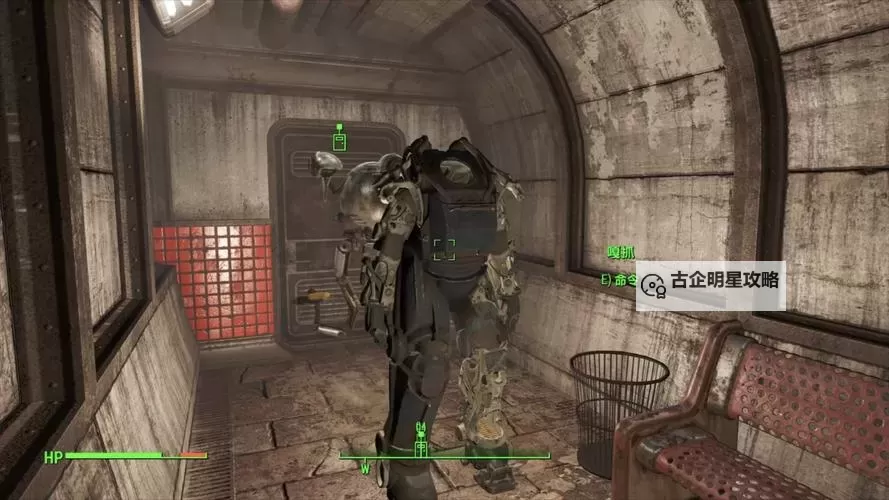Open the 古企明星攻略 watermark badge

point(710,284)
